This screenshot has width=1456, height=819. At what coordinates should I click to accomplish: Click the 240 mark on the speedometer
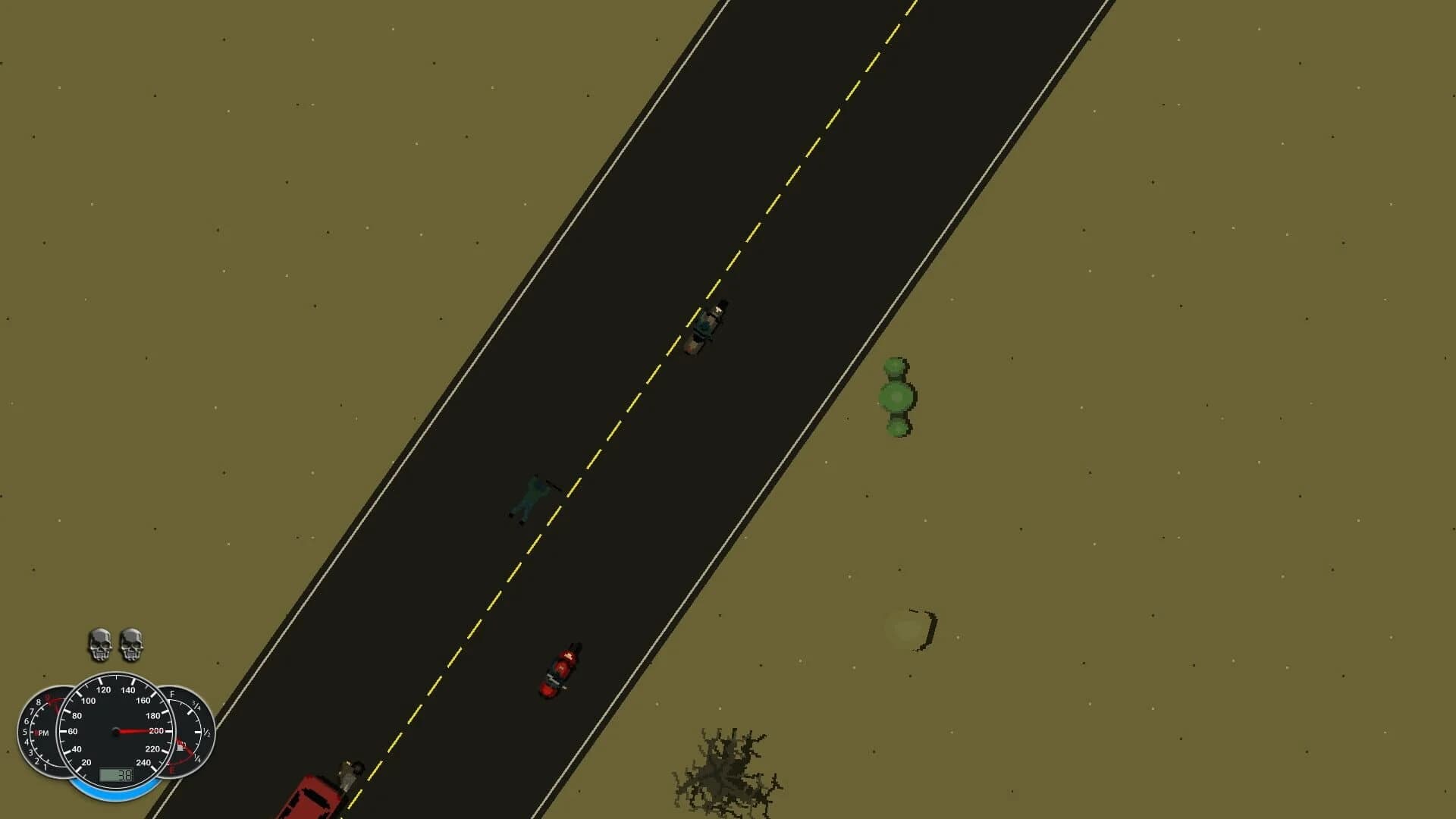pos(144,762)
